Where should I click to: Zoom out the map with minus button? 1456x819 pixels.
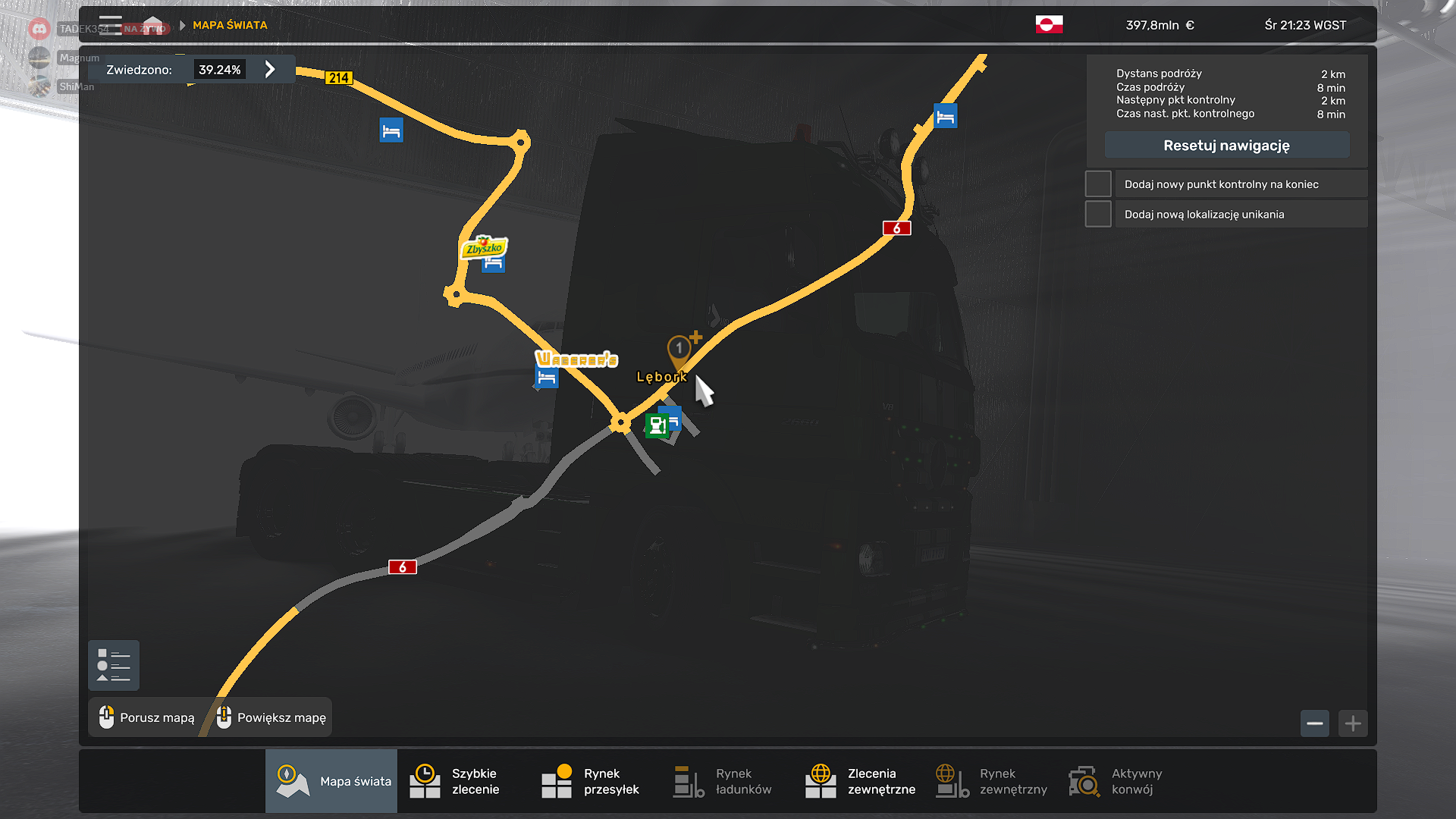pos(1315,723)
